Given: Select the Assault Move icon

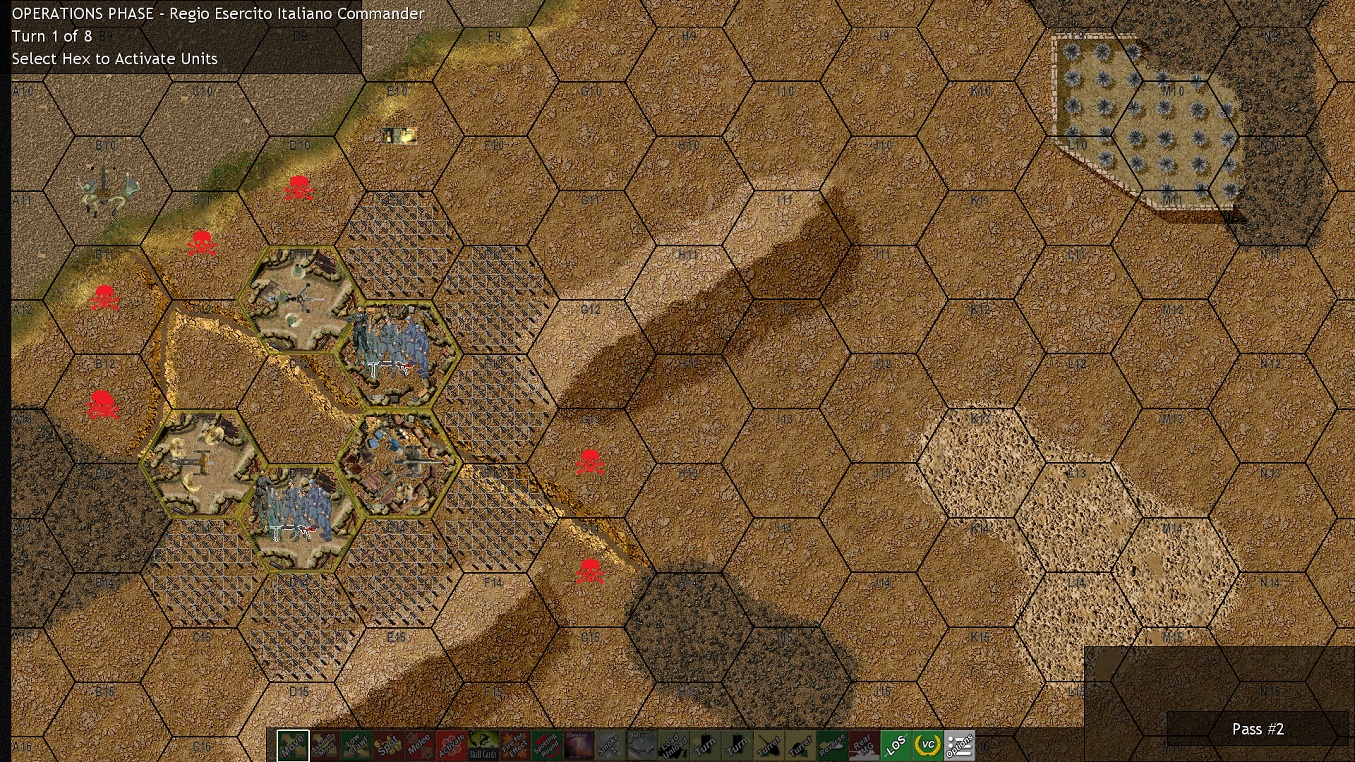Looking at the screenshot, I should [325, 745].
